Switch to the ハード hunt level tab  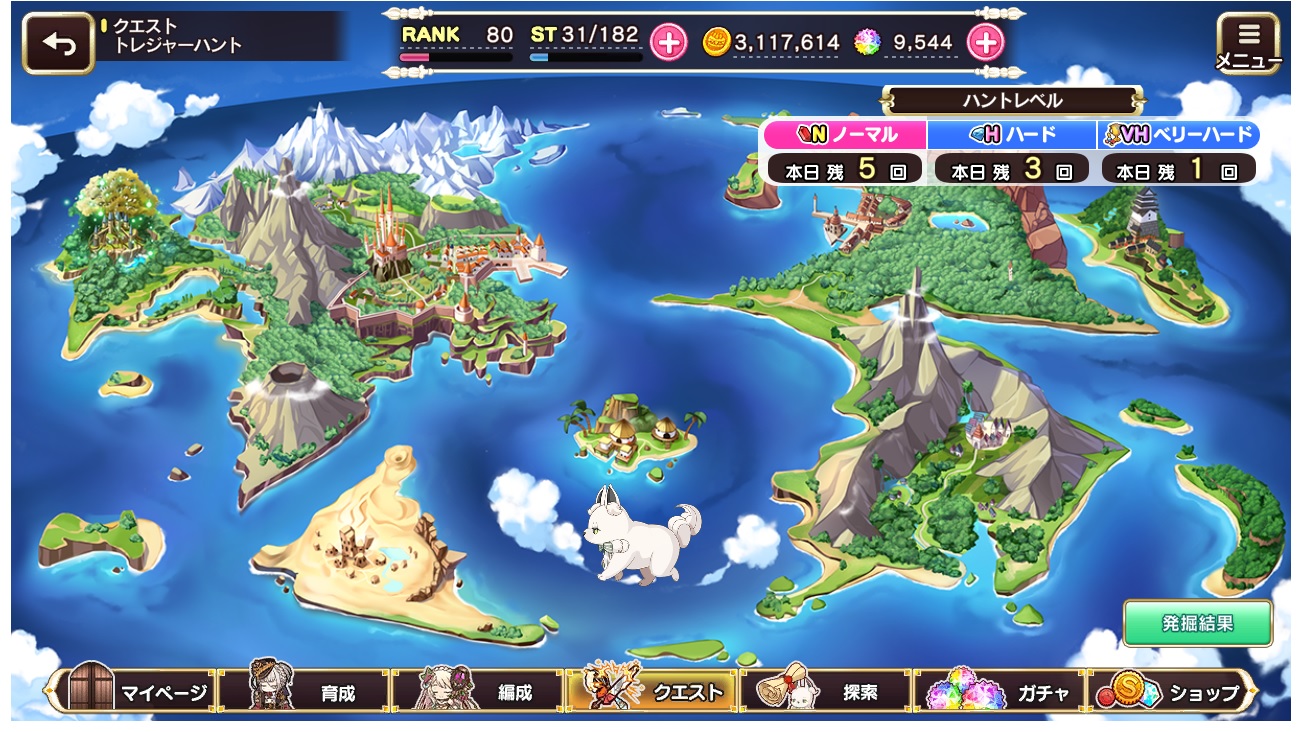pos(1011,135)
